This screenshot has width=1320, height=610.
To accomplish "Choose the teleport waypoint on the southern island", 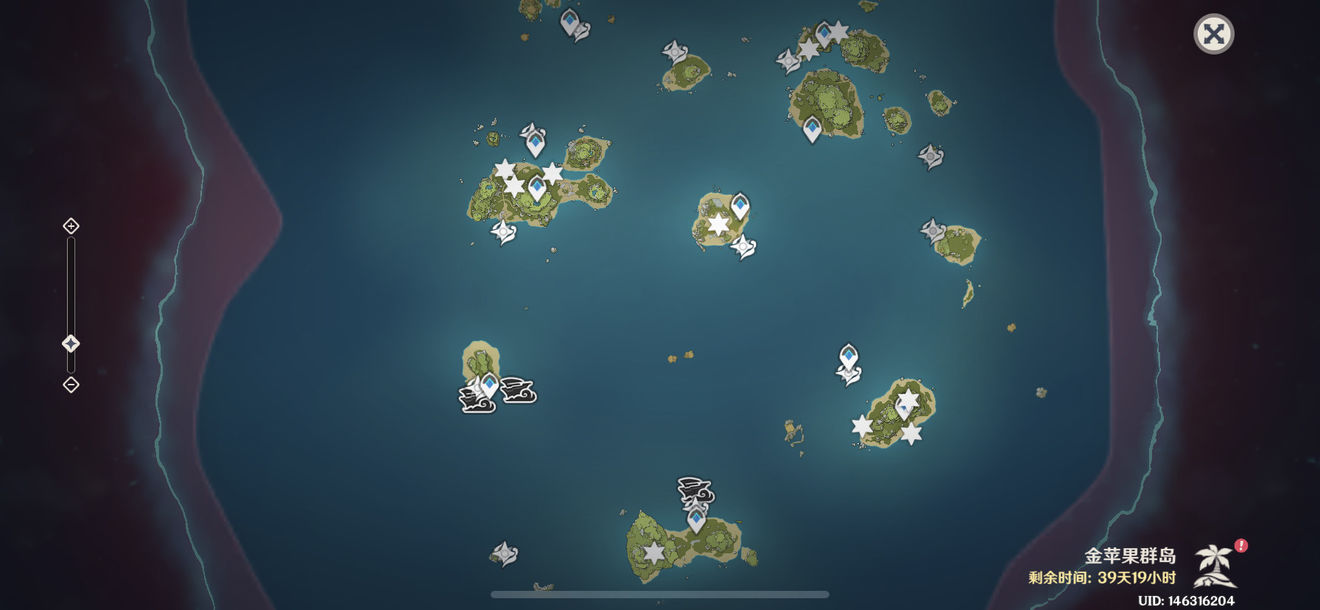I will point(696,519).
